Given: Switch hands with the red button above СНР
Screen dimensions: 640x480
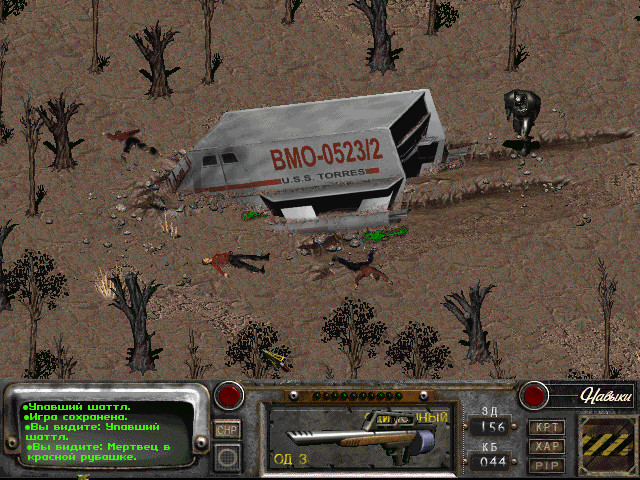Looking at the screenshot, I should [231, 395].
